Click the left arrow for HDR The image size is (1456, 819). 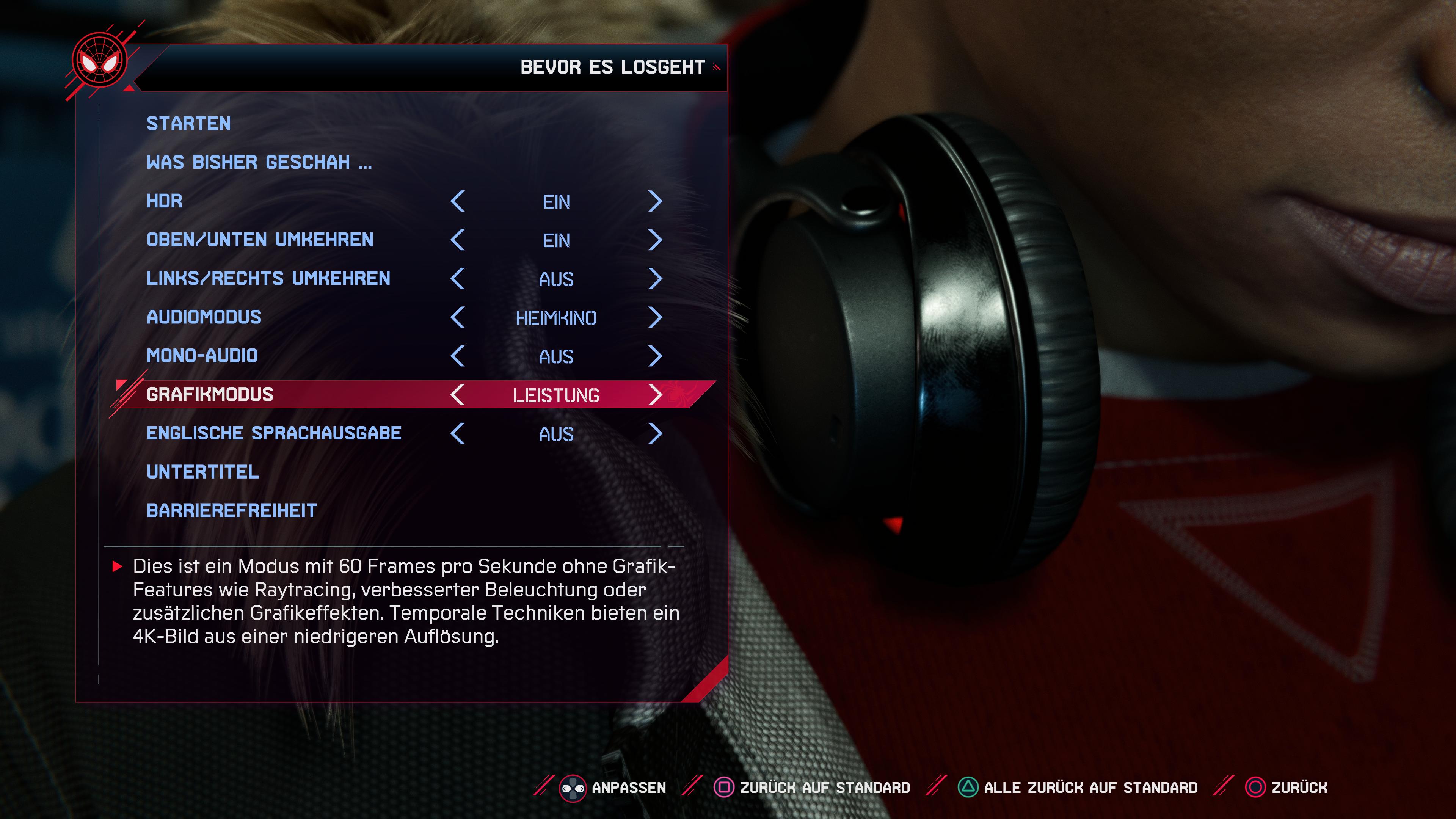pos(458,201)
